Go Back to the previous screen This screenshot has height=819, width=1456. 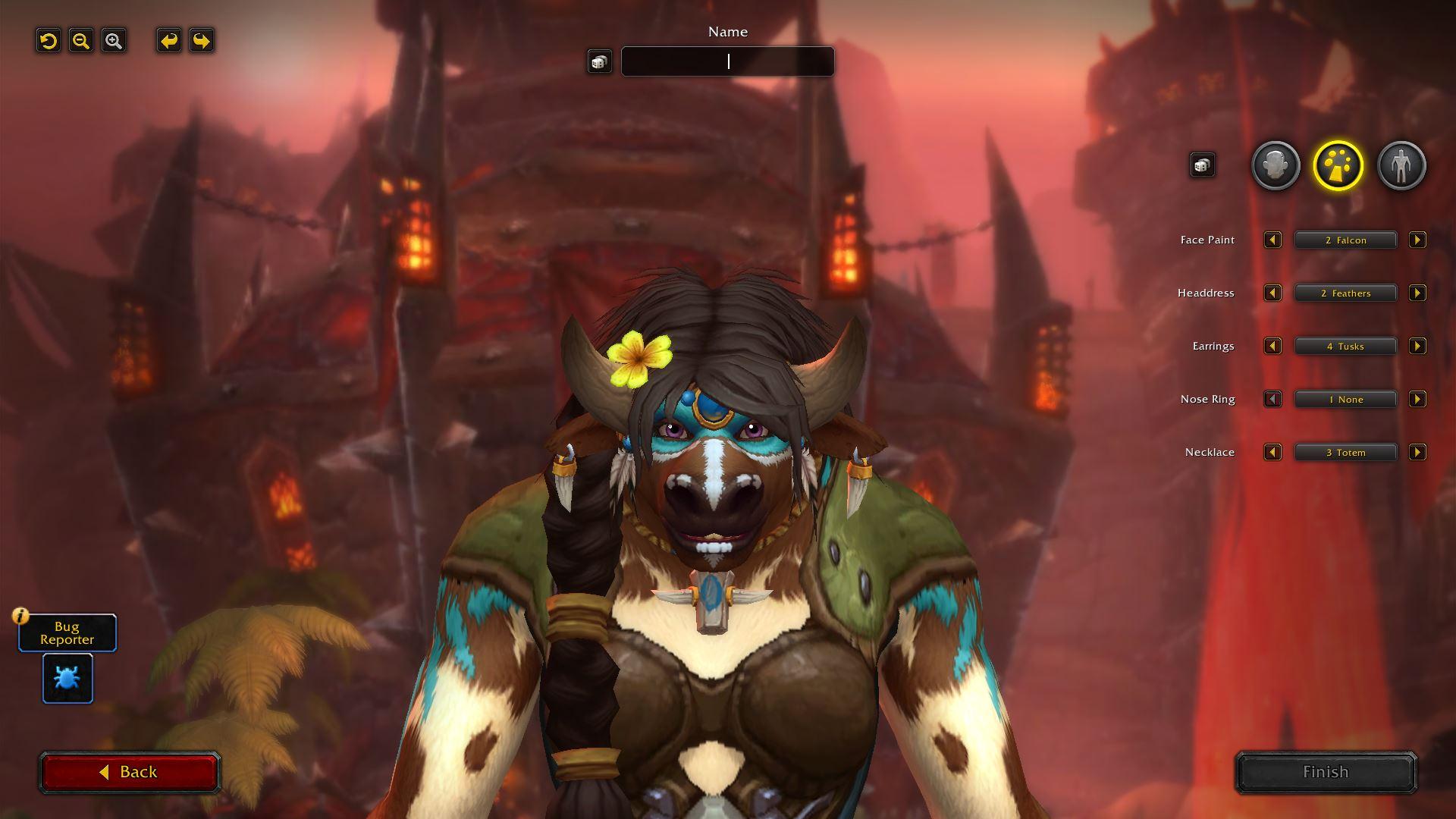pyautogui.click(x=130, y=772)
